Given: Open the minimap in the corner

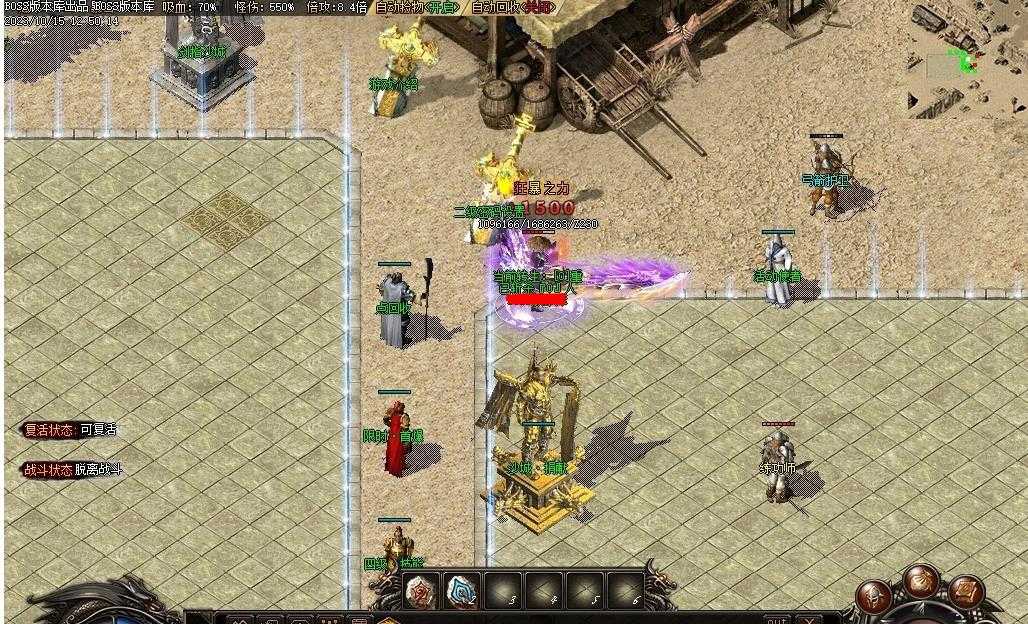Looking at the screenshot, I should click(965, 63).
